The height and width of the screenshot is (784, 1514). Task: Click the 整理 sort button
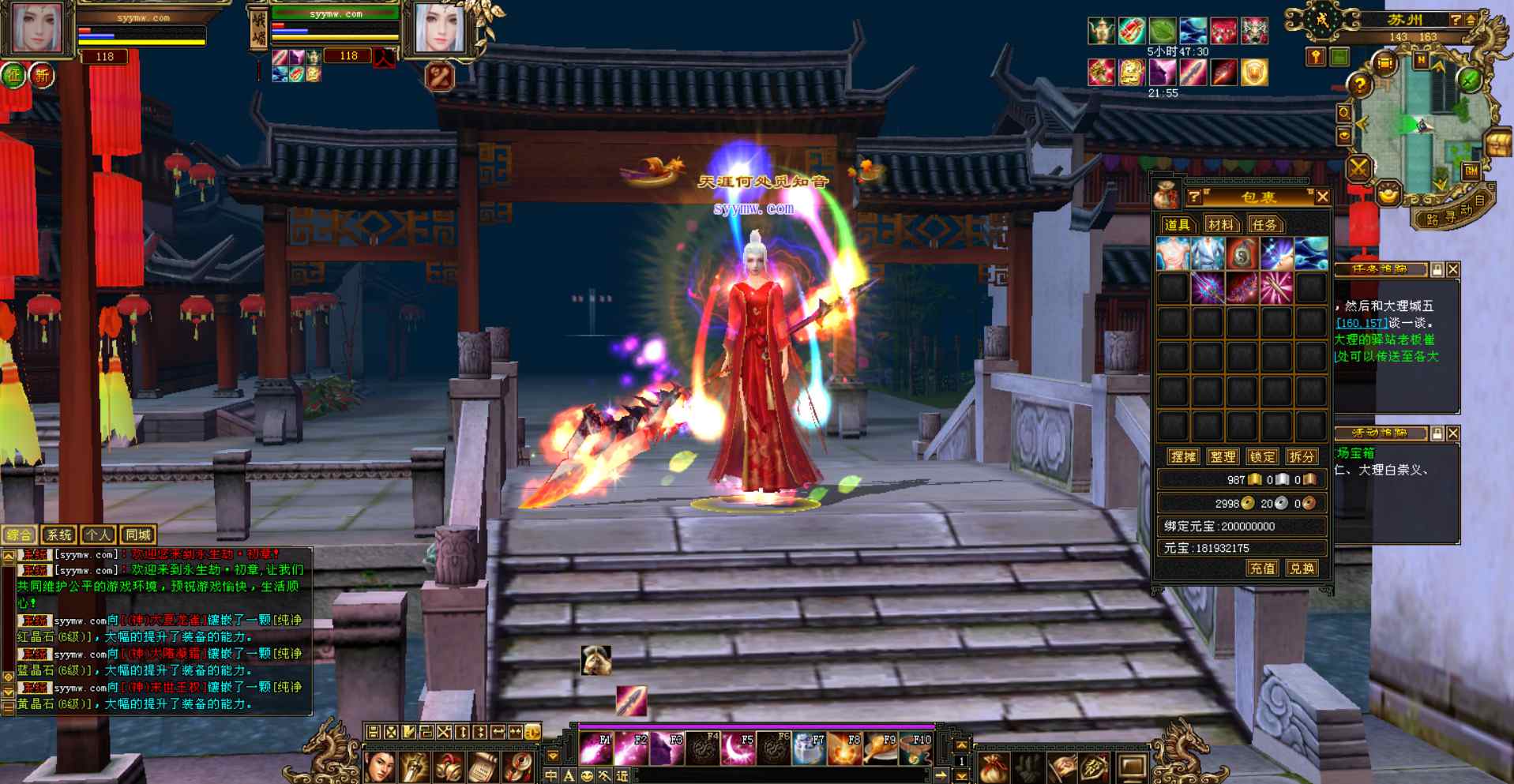click(1222, 456)
